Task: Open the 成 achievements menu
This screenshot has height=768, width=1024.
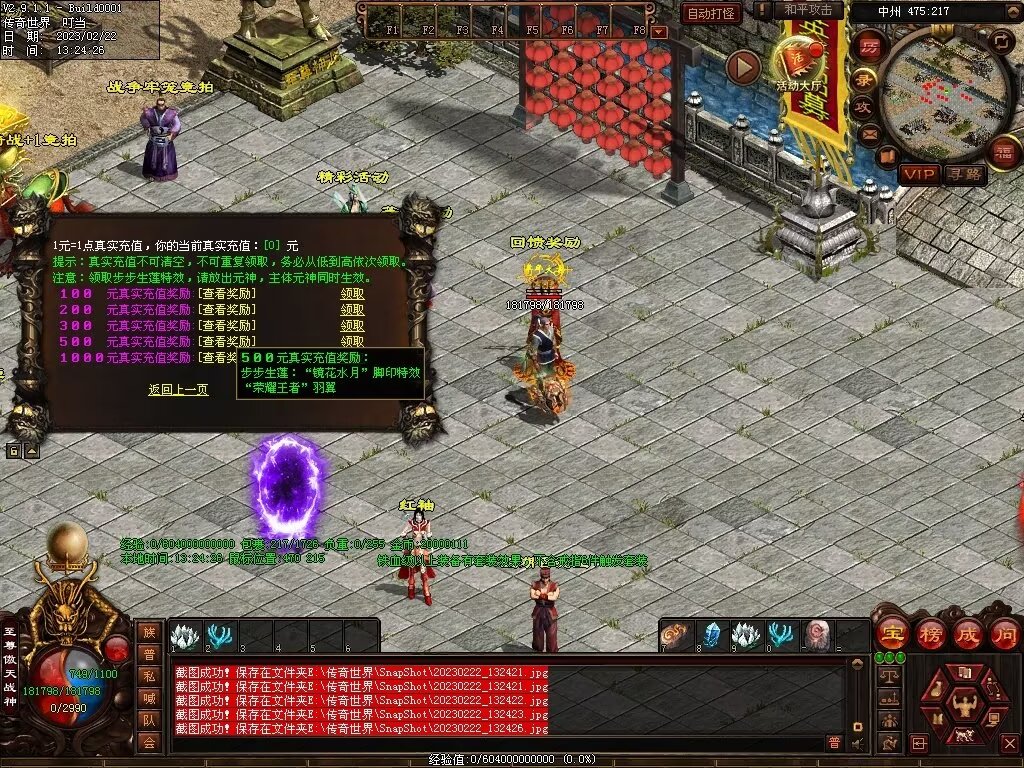Action: [x=968, y=633]
